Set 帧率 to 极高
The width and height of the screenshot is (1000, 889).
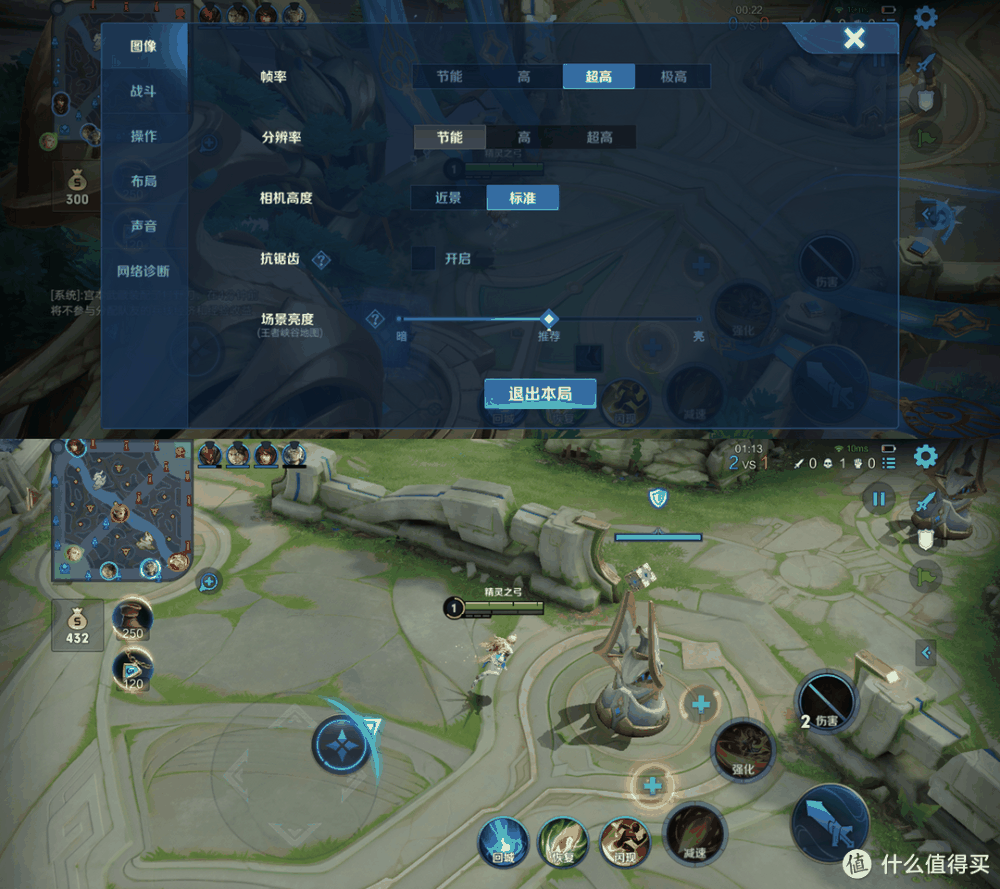pyautogui.click(x=674, y=77)
